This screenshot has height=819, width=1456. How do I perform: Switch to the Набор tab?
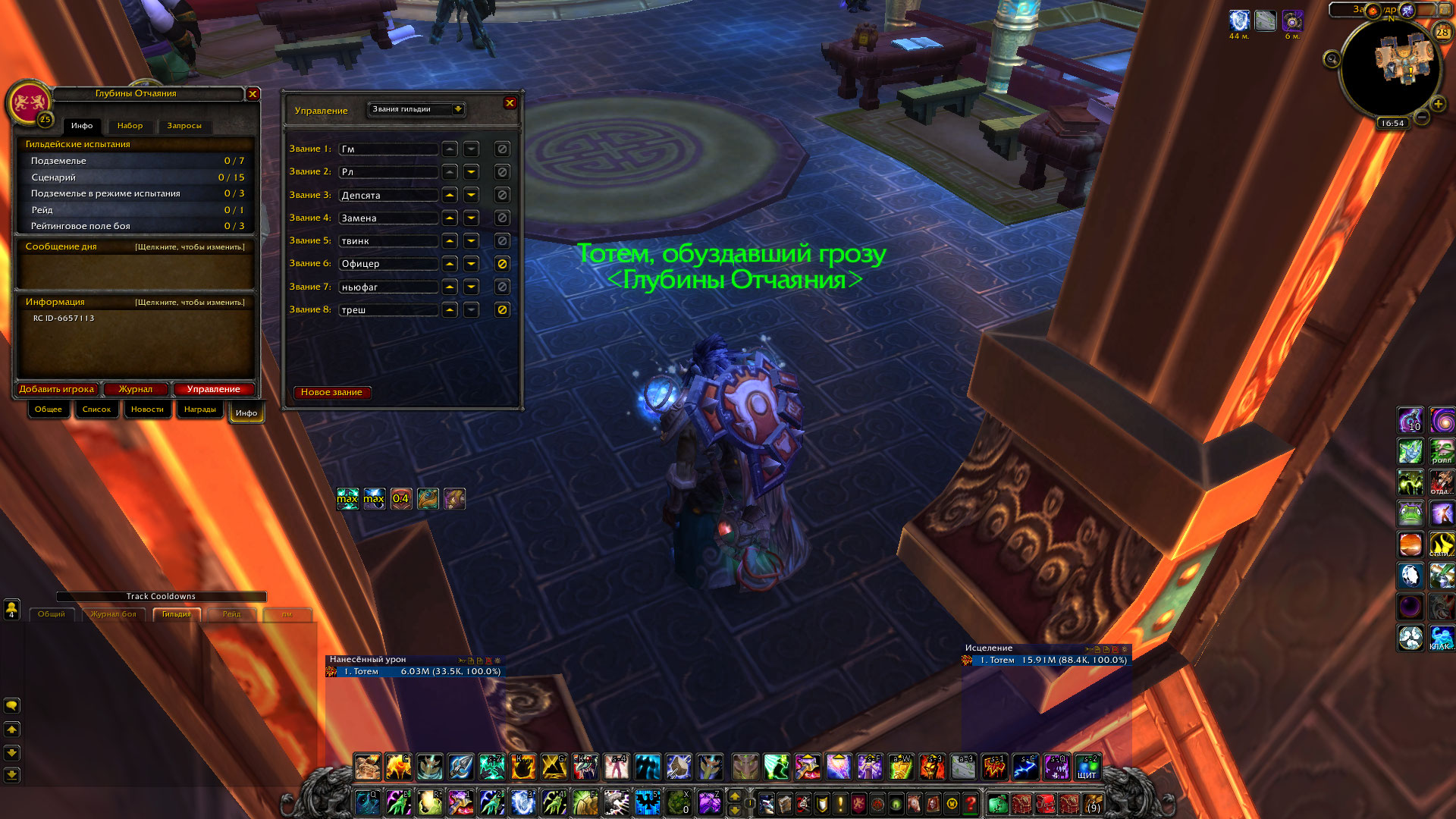(x=130, y=126)
